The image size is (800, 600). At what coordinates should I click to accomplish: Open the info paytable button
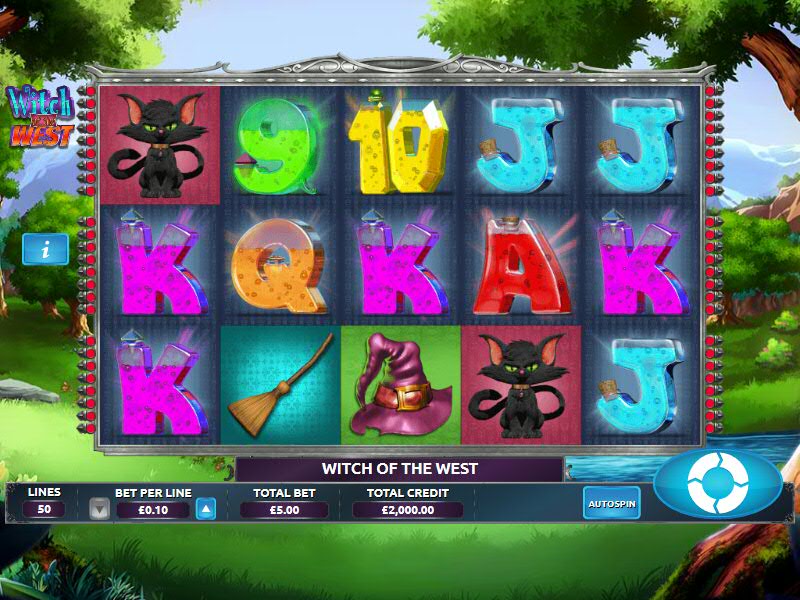[x=45, y=249]
